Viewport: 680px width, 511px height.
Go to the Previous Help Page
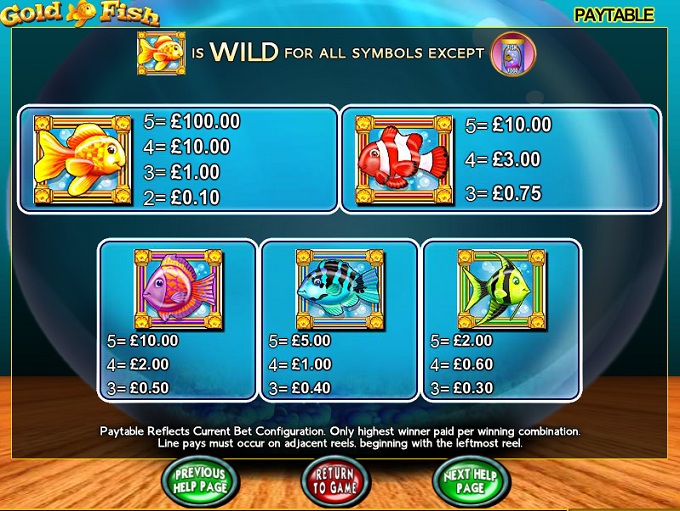(x=200, y=480)
